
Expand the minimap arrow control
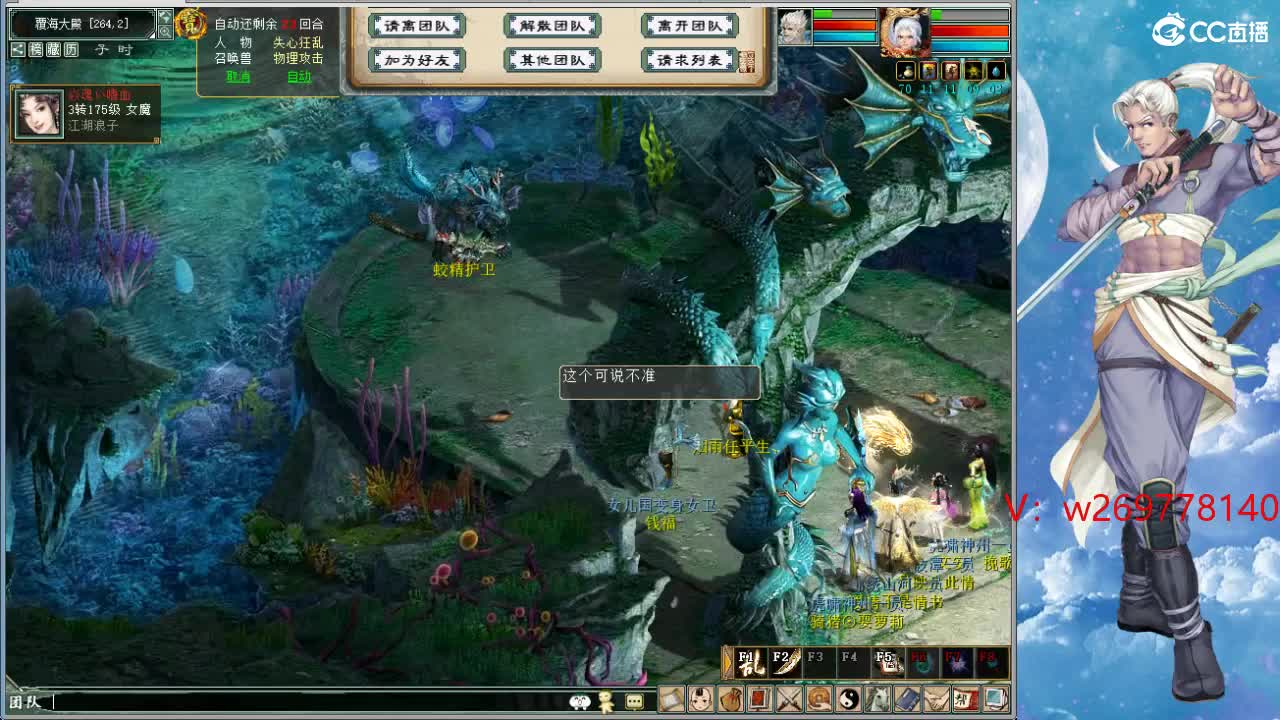pyautogui.click(x=164, y=16)
